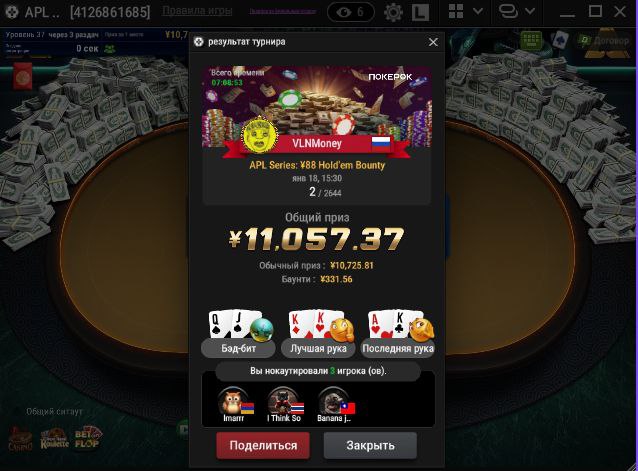
Task: Dismiss the tournament result dialog with X
Action: (x=433, y=42)
